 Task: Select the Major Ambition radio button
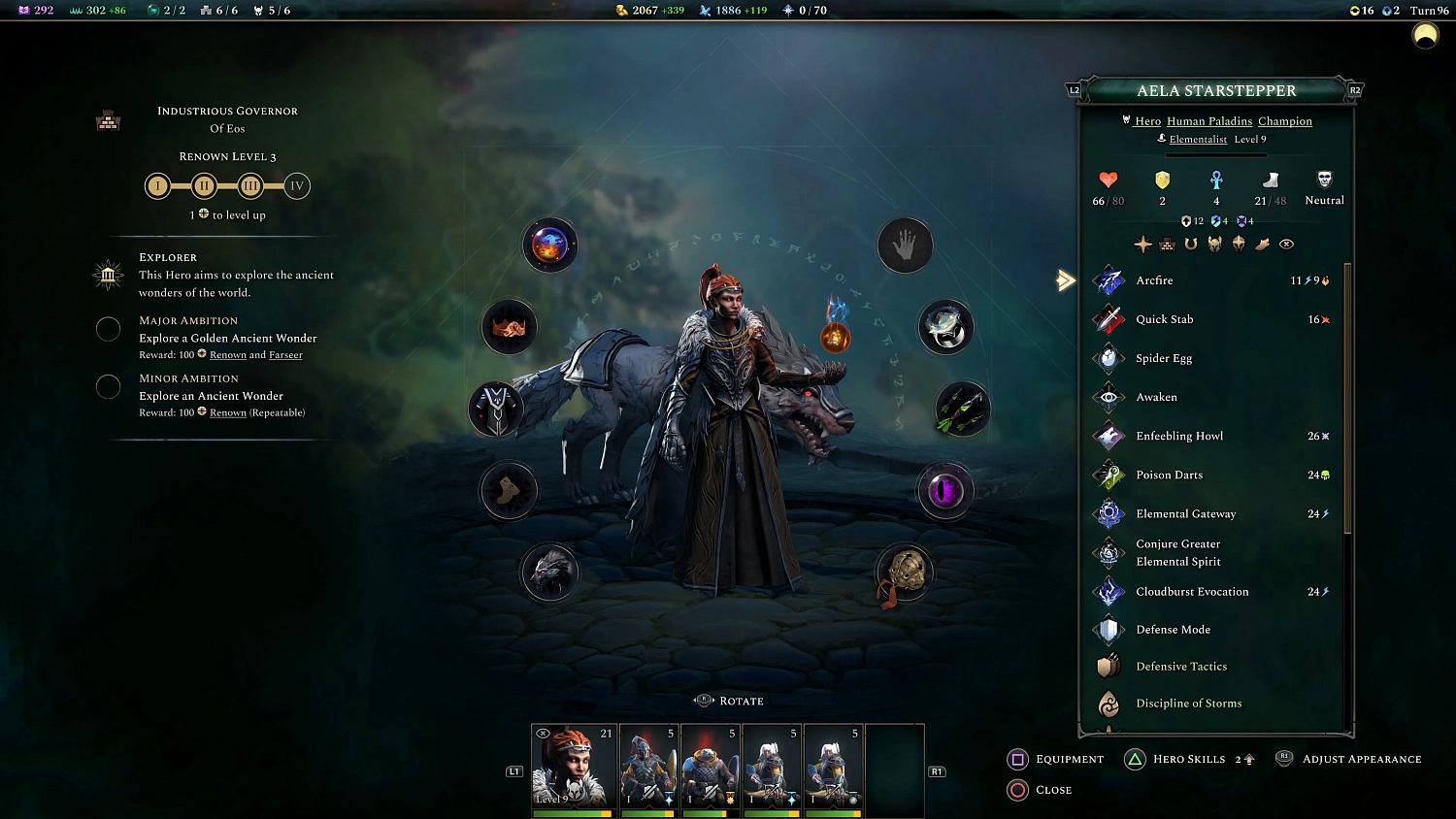pos(108,329)
